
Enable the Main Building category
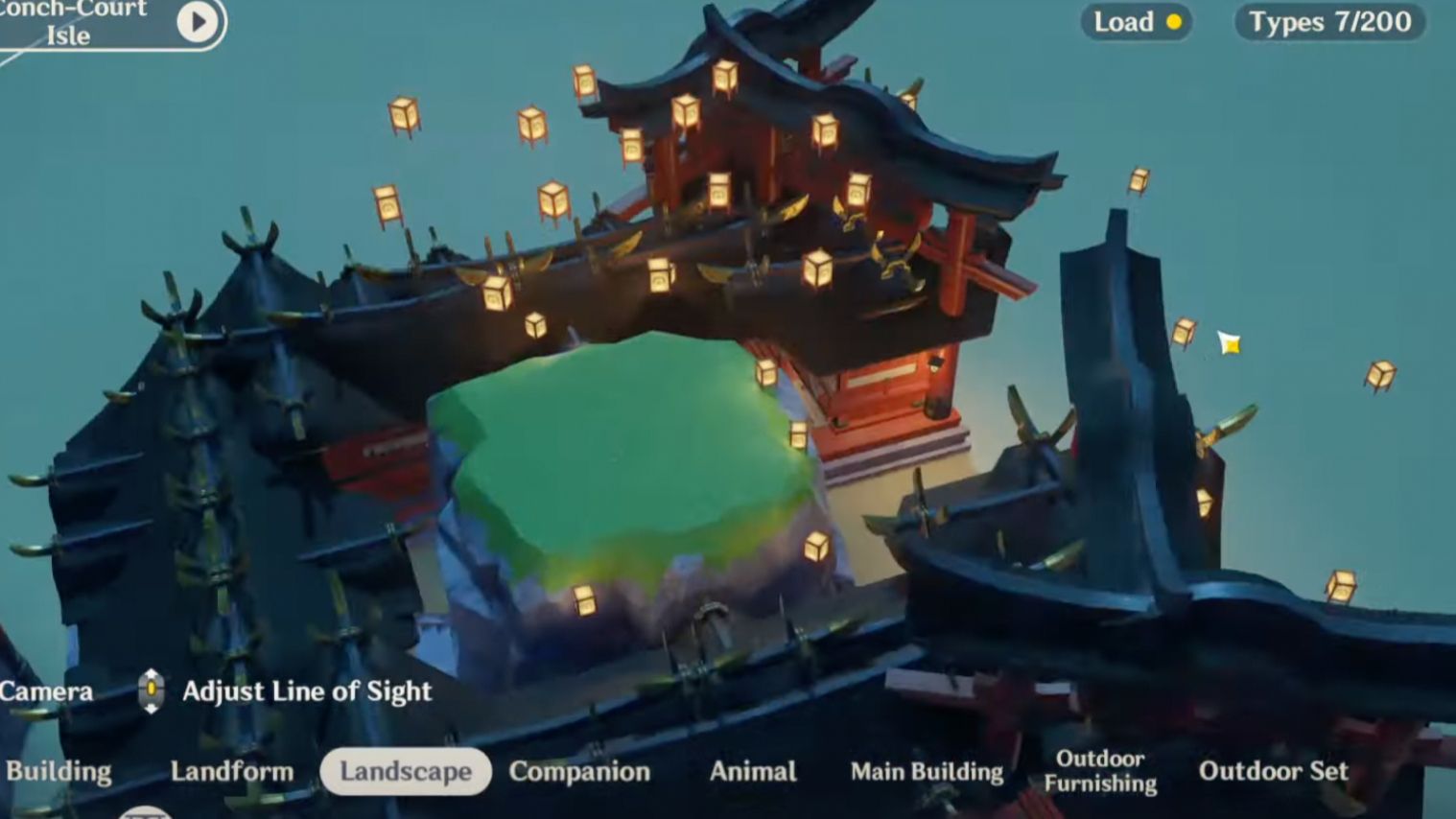(927, 771)
